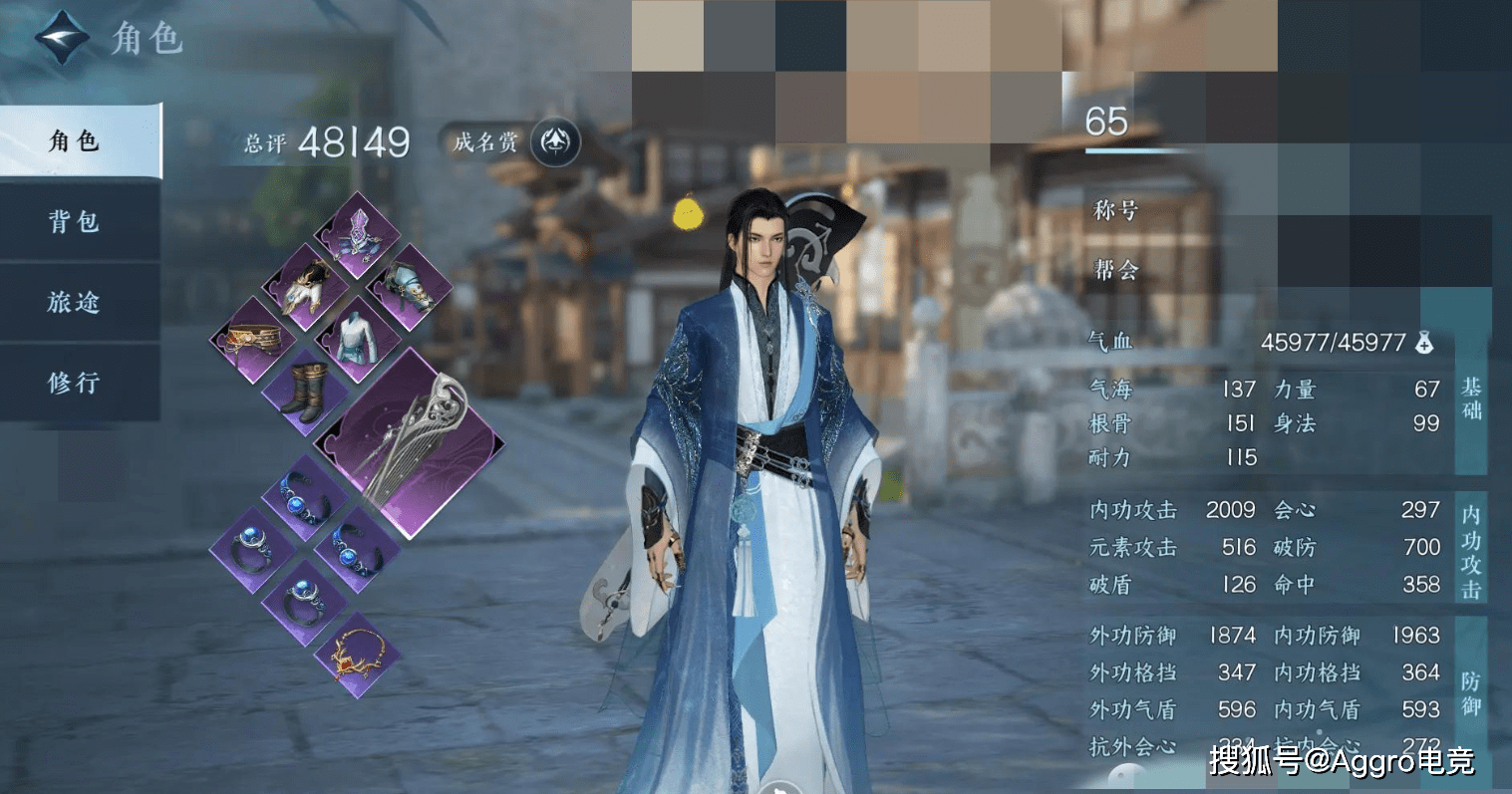Image resolution: width=1512 pixels, height=794 pixels.
Task: Inspect the white feathered shoulder armor slot
Action: point(304,287)
